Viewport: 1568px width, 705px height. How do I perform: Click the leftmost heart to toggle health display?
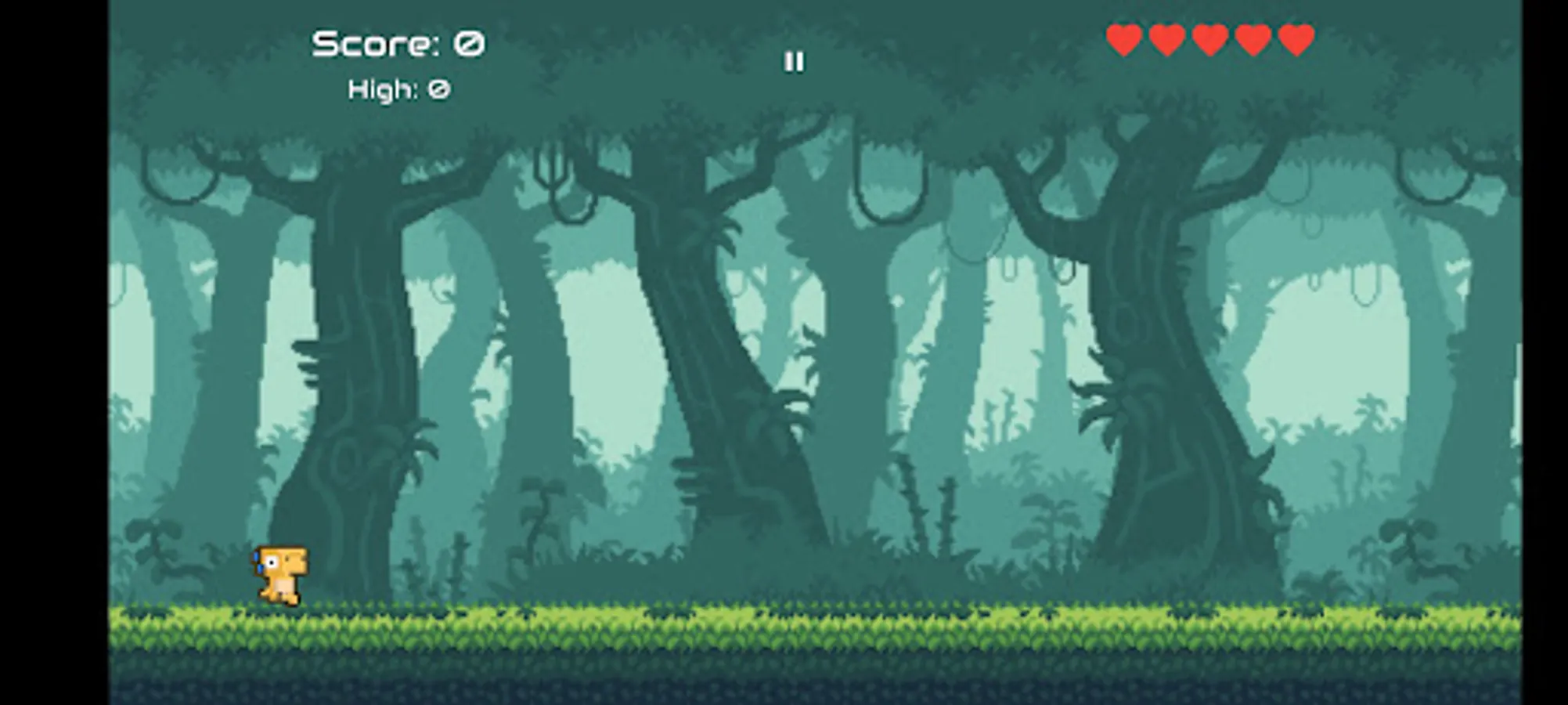pyautogui.click(x=1123, y=39)
